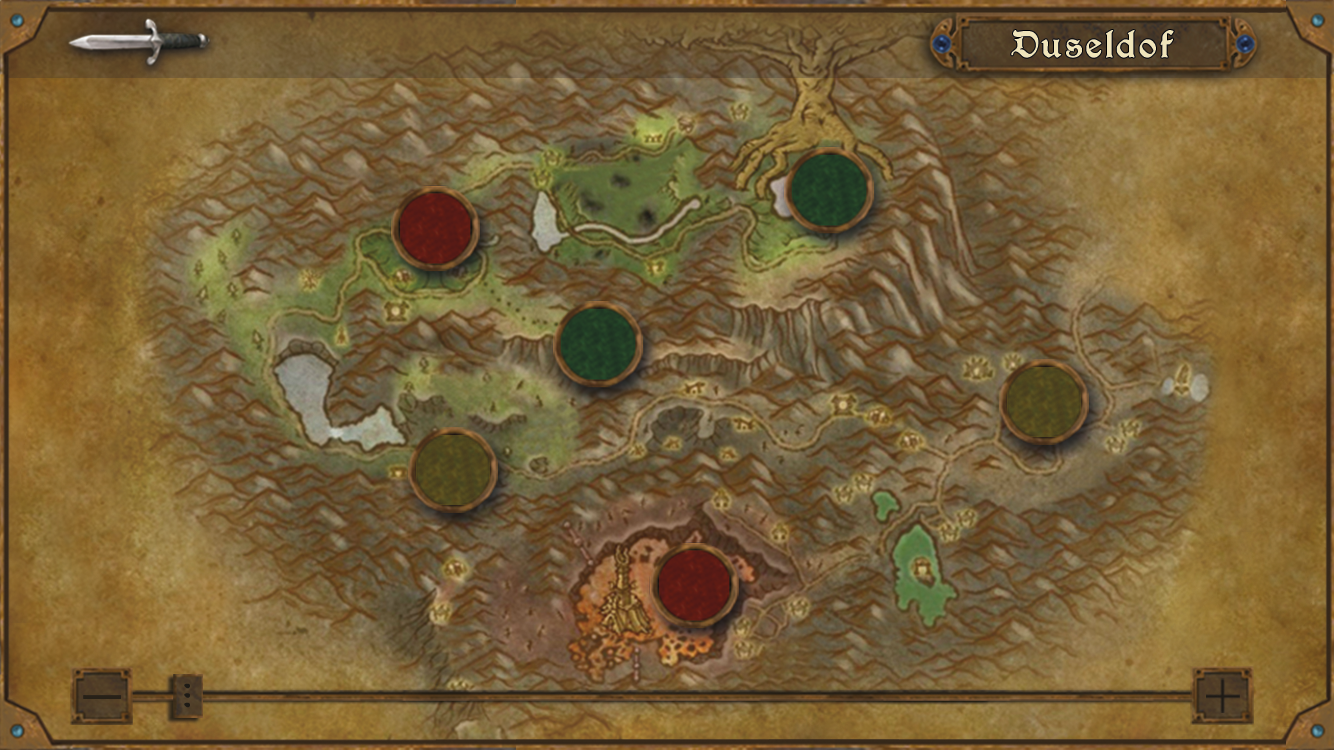Click the zoom slider handle
The image size is (1334, 750).
(186, 695)
